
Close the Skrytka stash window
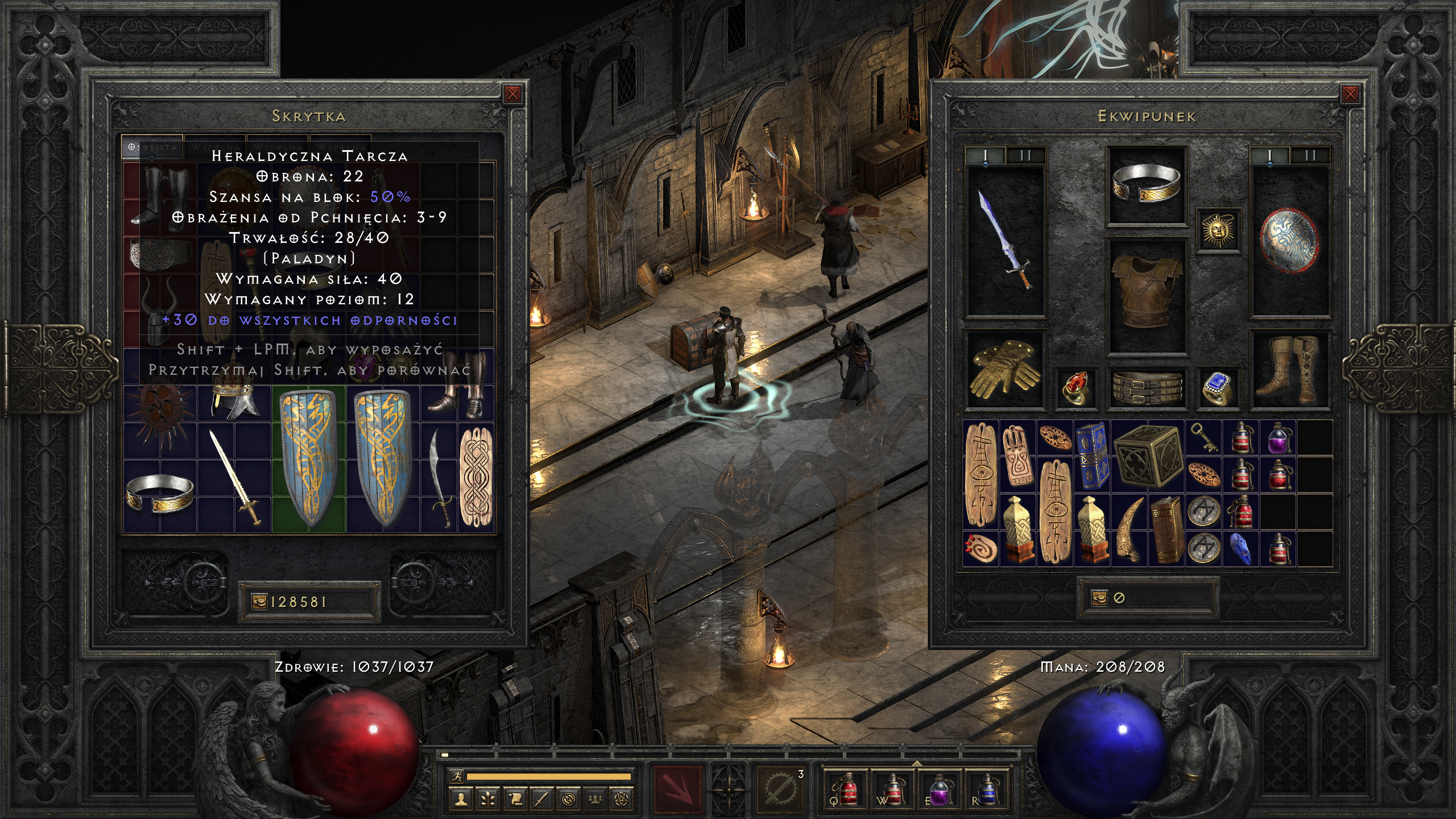click(x=512, y=94)
